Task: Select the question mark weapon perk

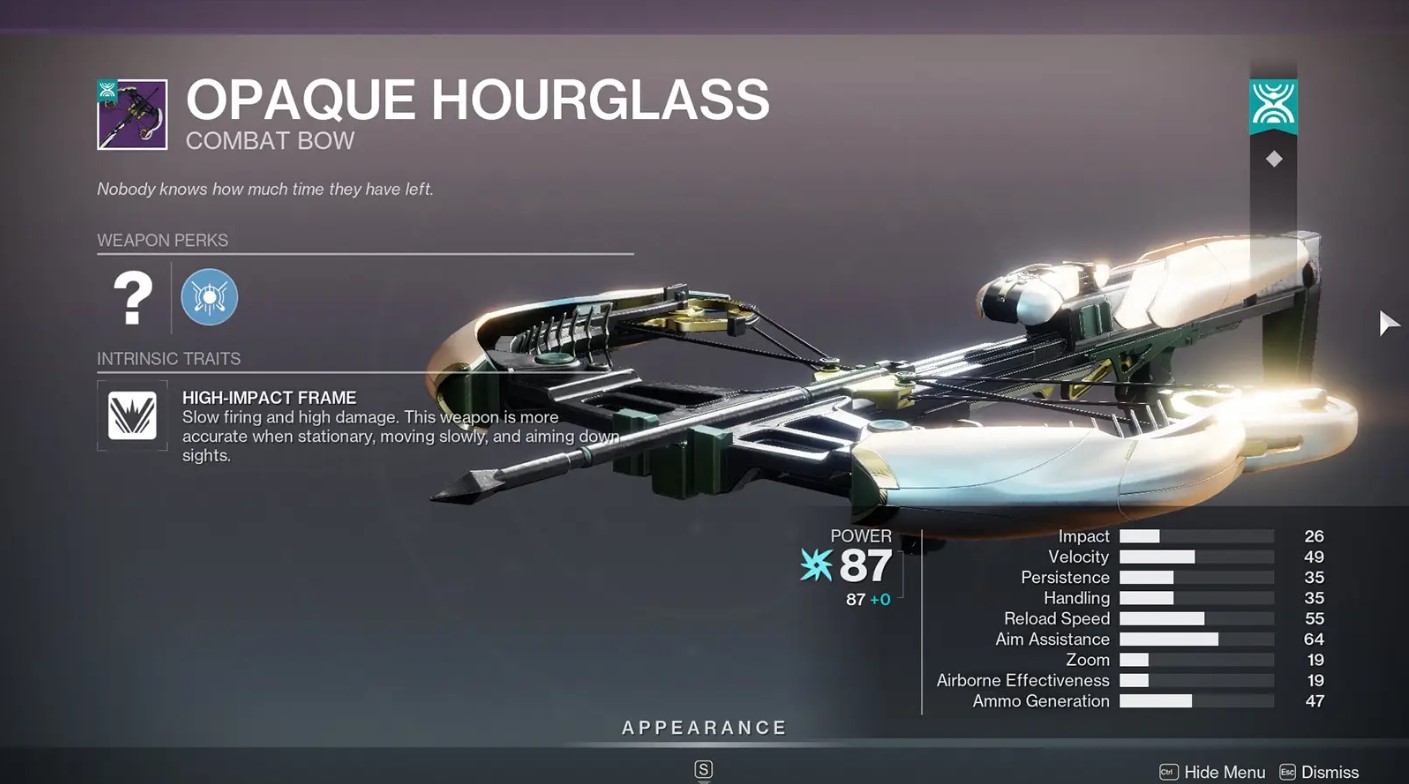Action: [132, 298]
